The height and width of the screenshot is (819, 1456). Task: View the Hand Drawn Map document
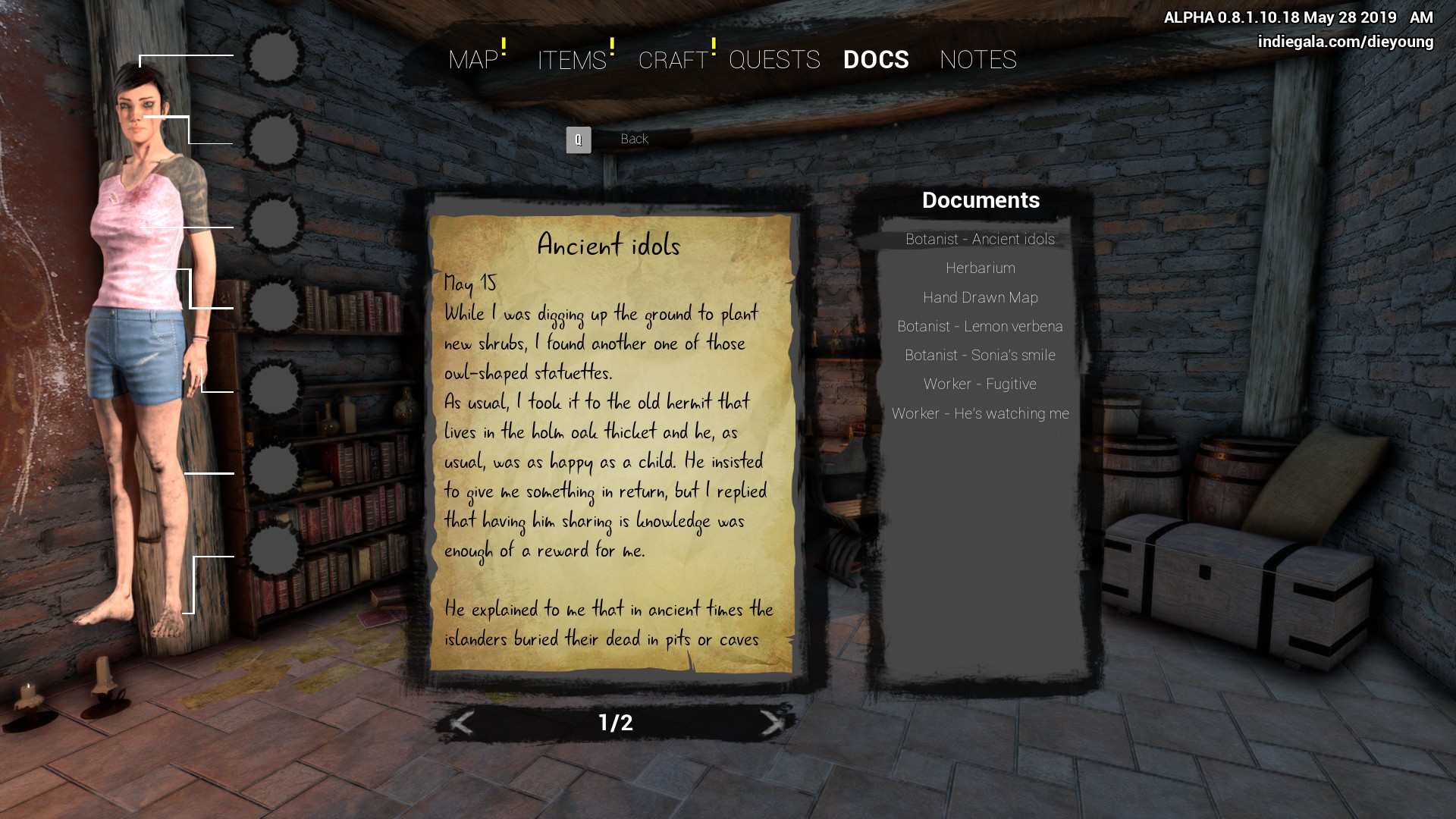coord(980,298)
